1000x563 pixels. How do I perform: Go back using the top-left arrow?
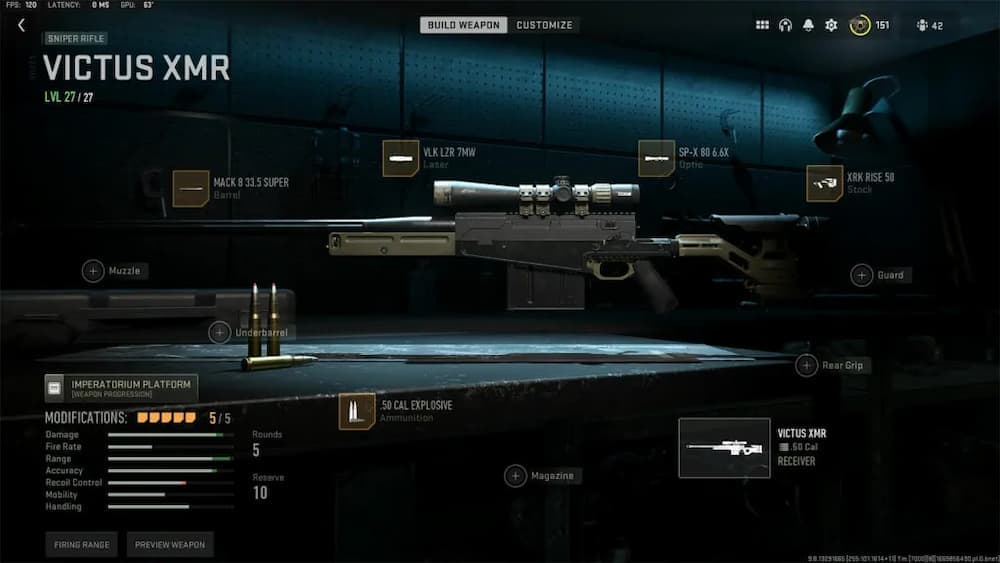(x=21, y=25)
